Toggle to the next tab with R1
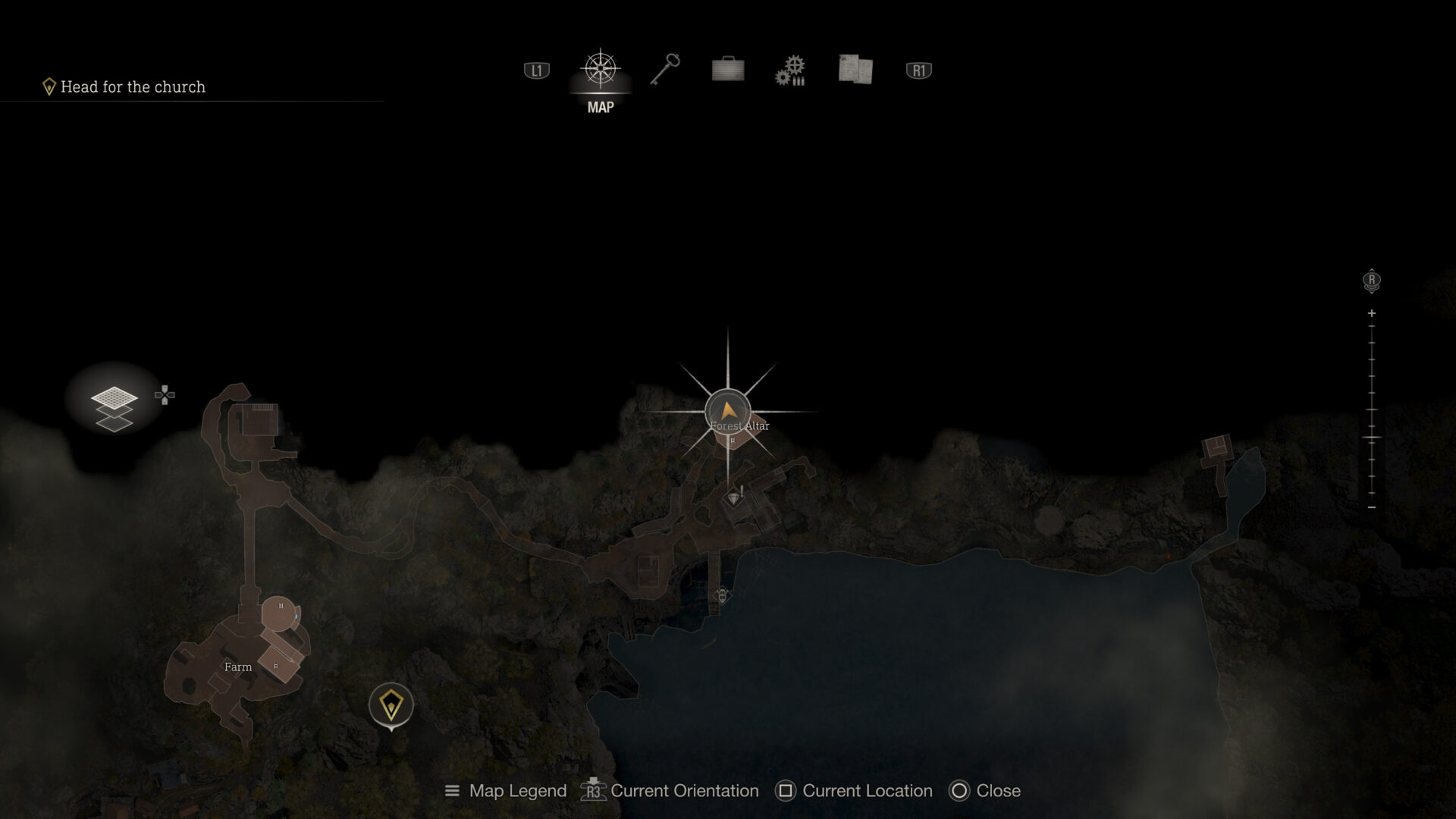Screen dimensions: 1456x819 918,70
